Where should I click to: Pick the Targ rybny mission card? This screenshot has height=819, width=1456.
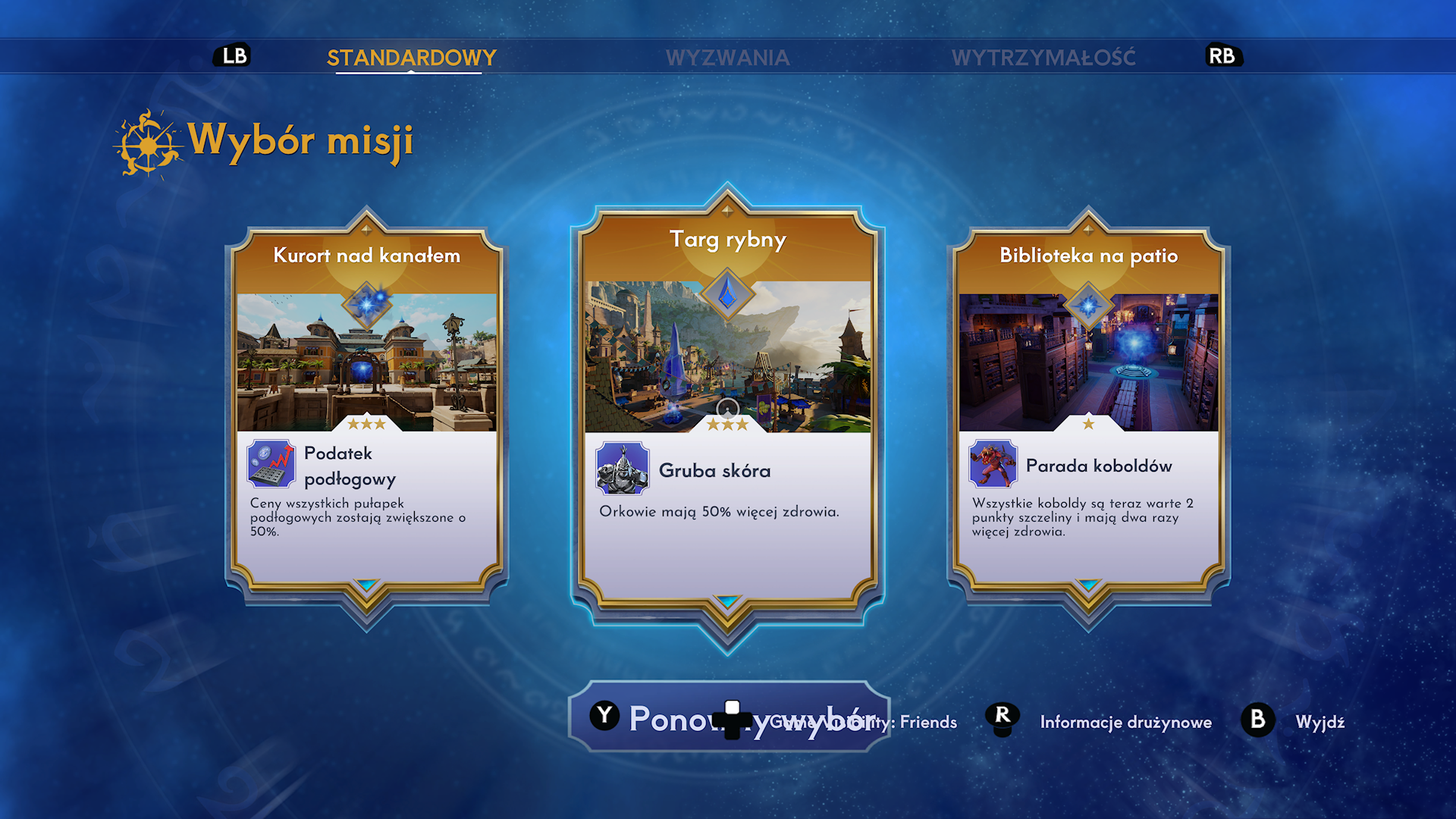pyautogui.click(x=727, y=409)
